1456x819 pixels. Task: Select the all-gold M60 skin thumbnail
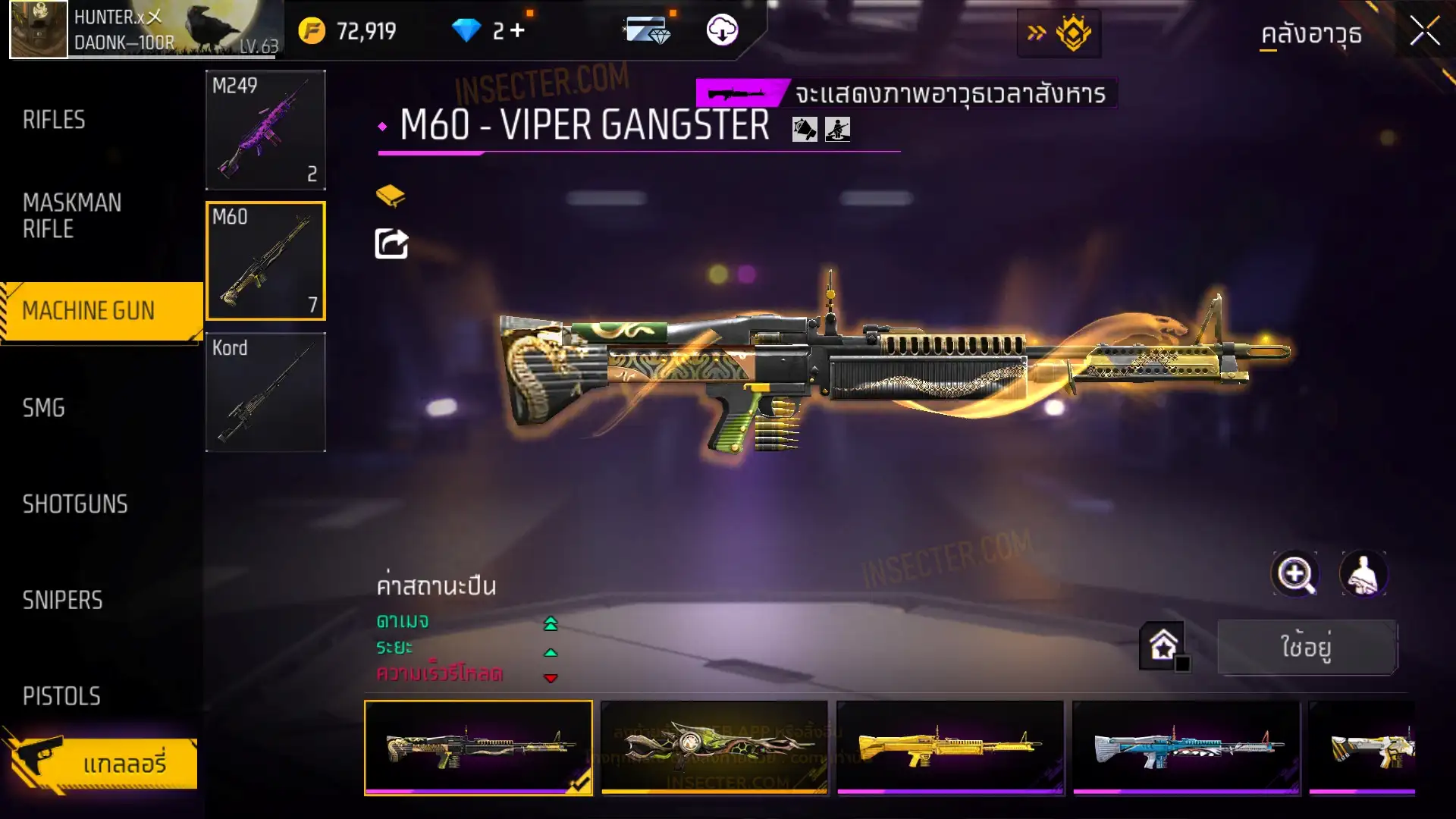tap(950, 748)
